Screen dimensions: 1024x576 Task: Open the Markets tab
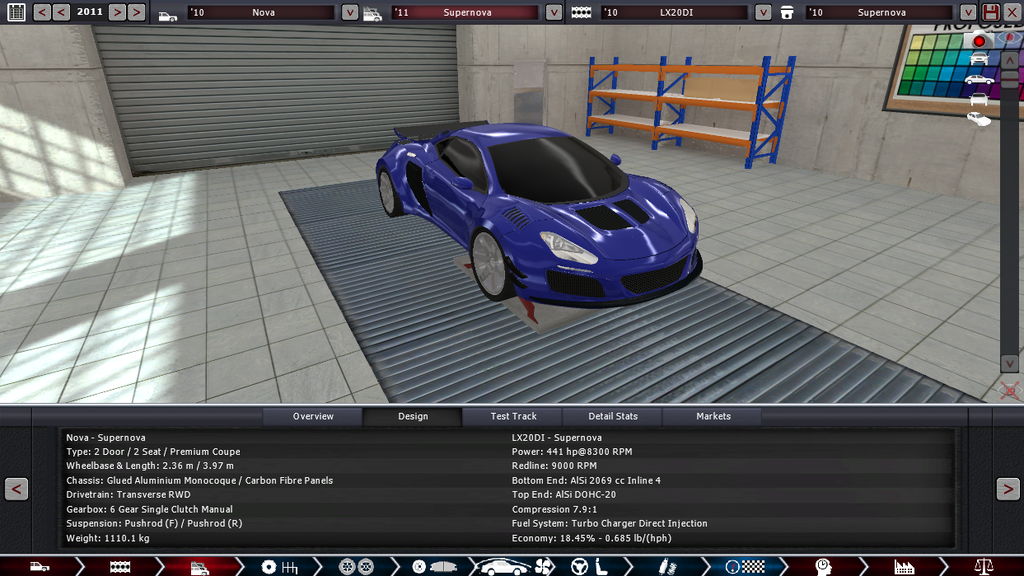click(x=713, y=416)
